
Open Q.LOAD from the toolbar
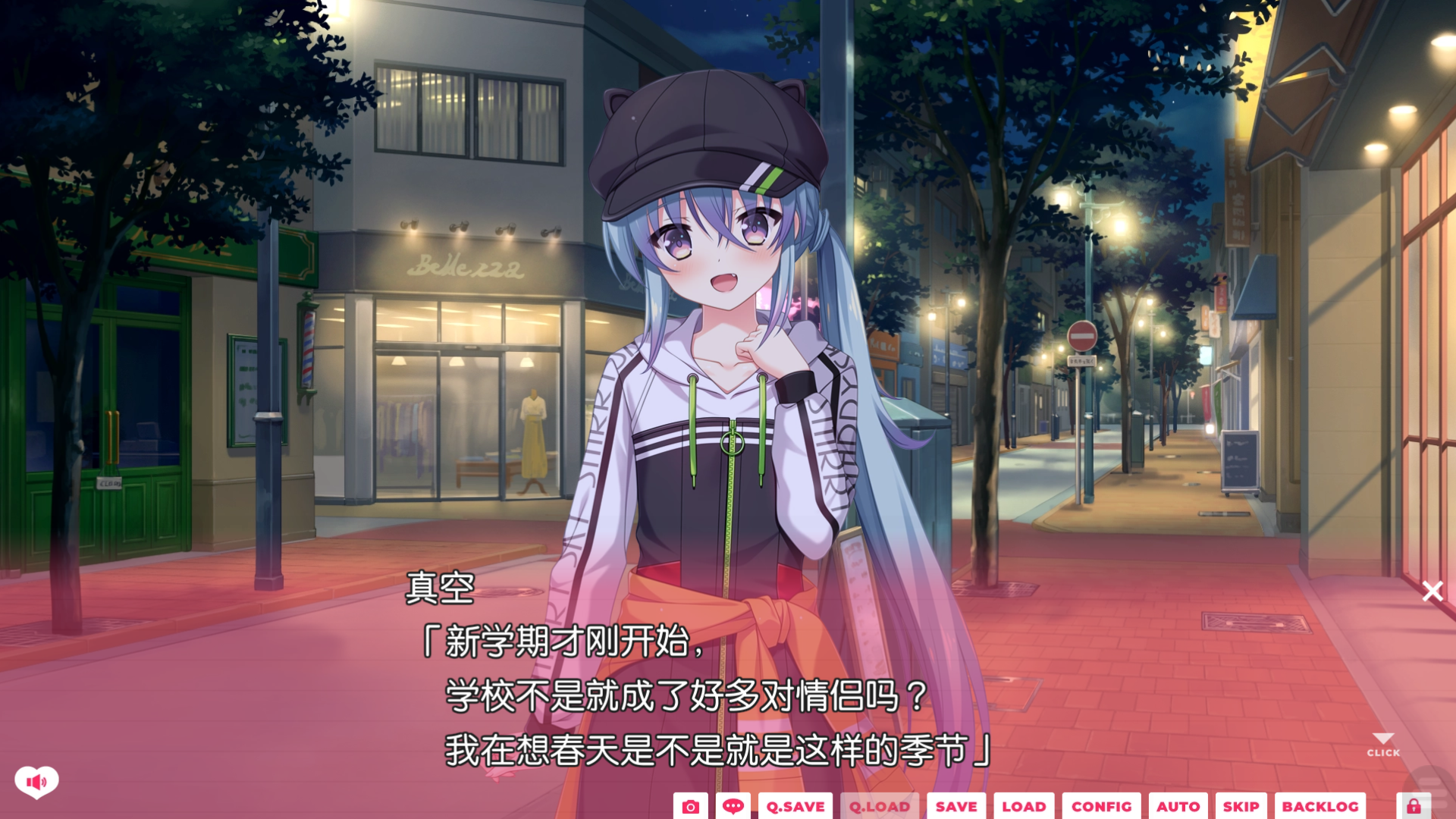(878, 807)
